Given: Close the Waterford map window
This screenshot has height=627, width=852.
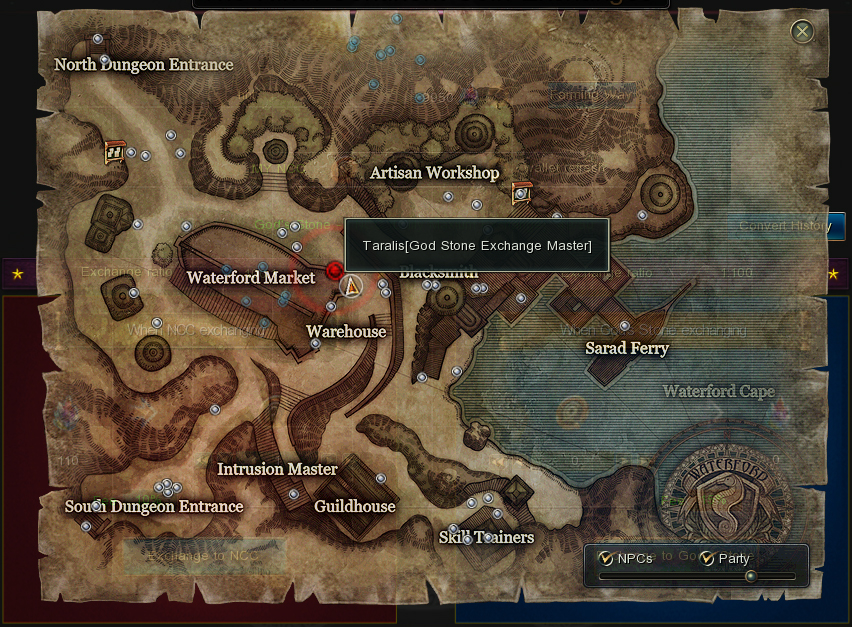Looking at the screenshot, I should [802, 32].
